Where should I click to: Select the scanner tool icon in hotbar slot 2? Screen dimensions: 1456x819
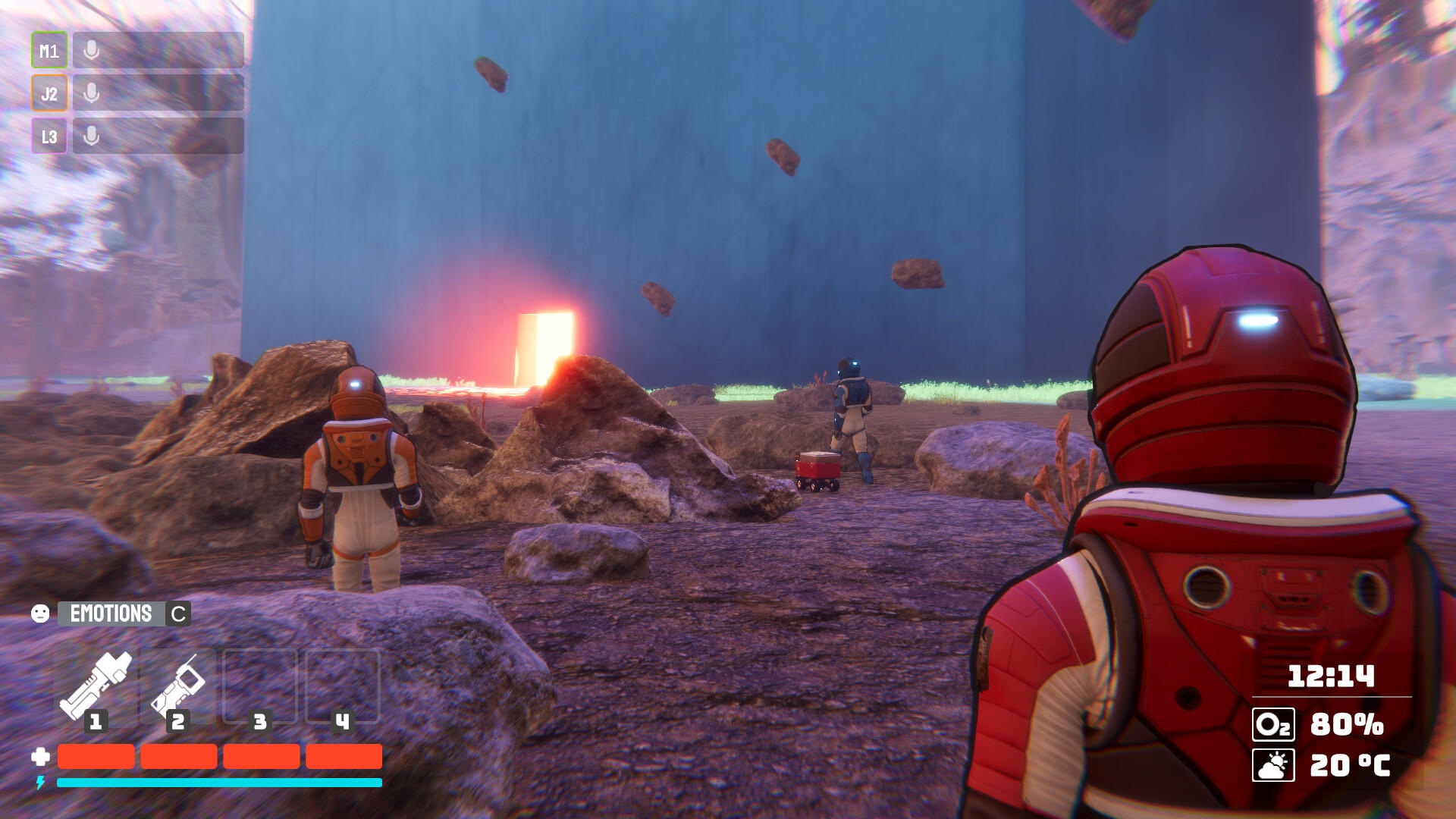[179, 680]
